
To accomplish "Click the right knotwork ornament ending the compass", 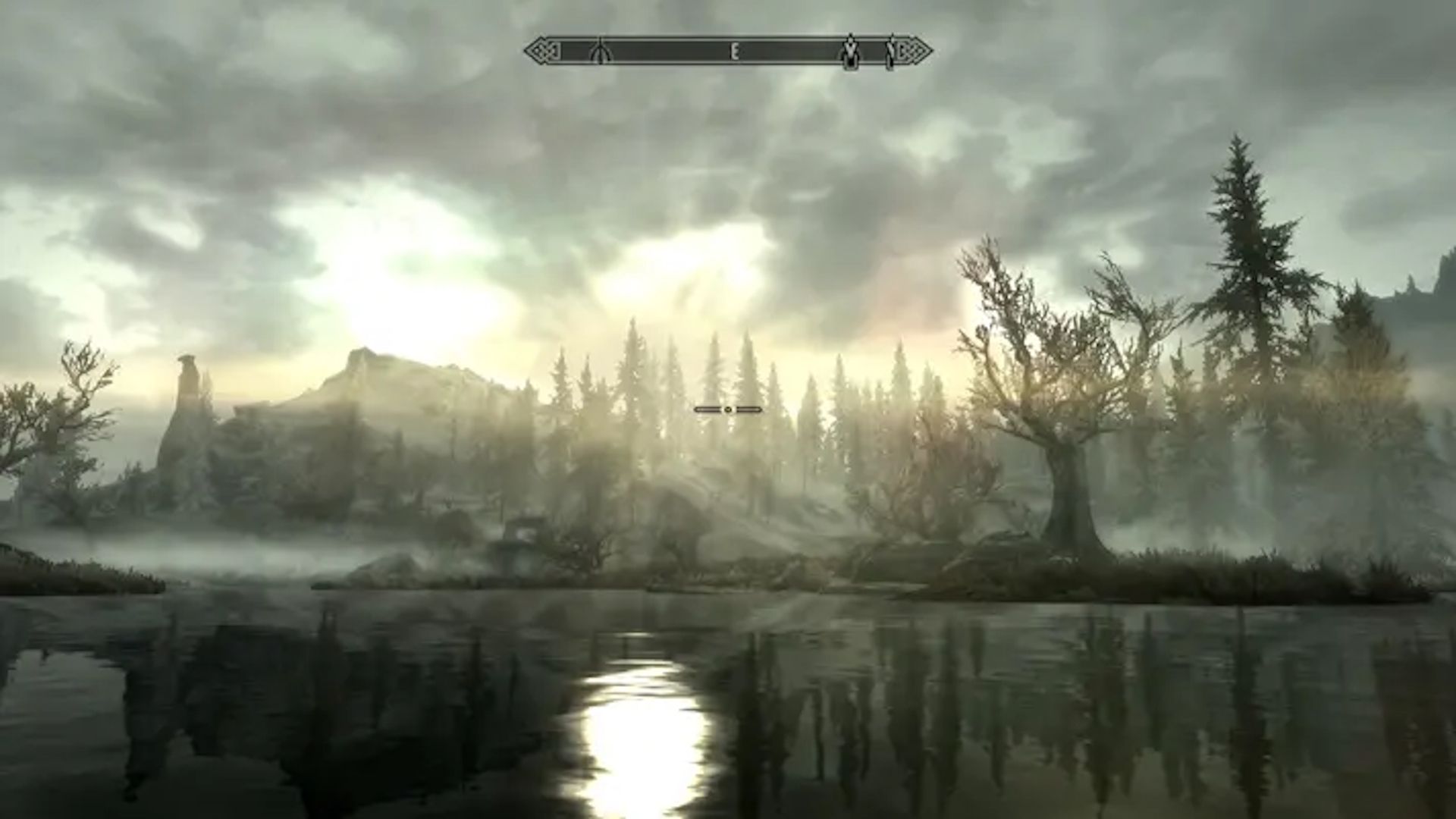I will [x=910, y=50].
